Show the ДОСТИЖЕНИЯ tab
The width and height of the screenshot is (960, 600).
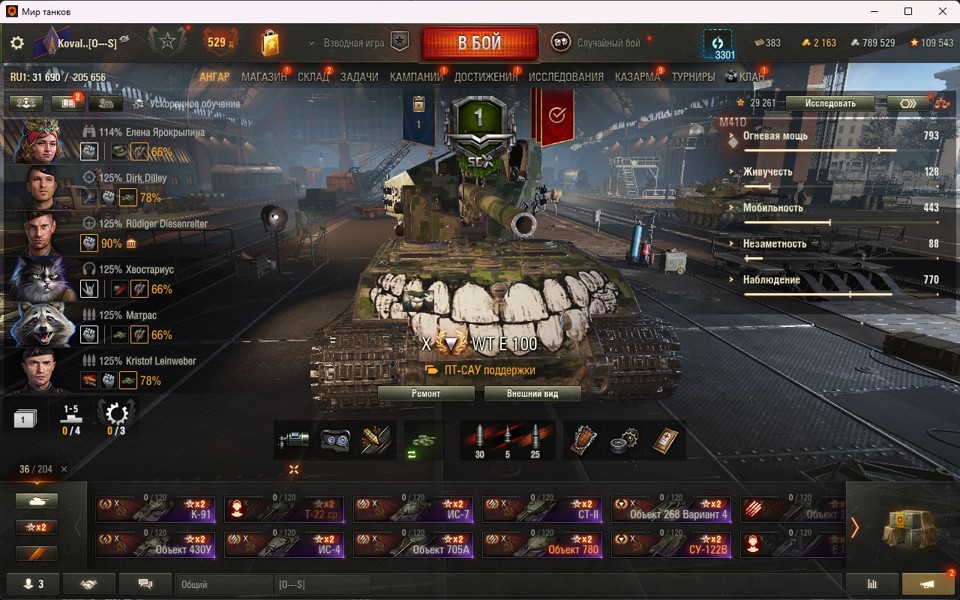click(485, 77)
